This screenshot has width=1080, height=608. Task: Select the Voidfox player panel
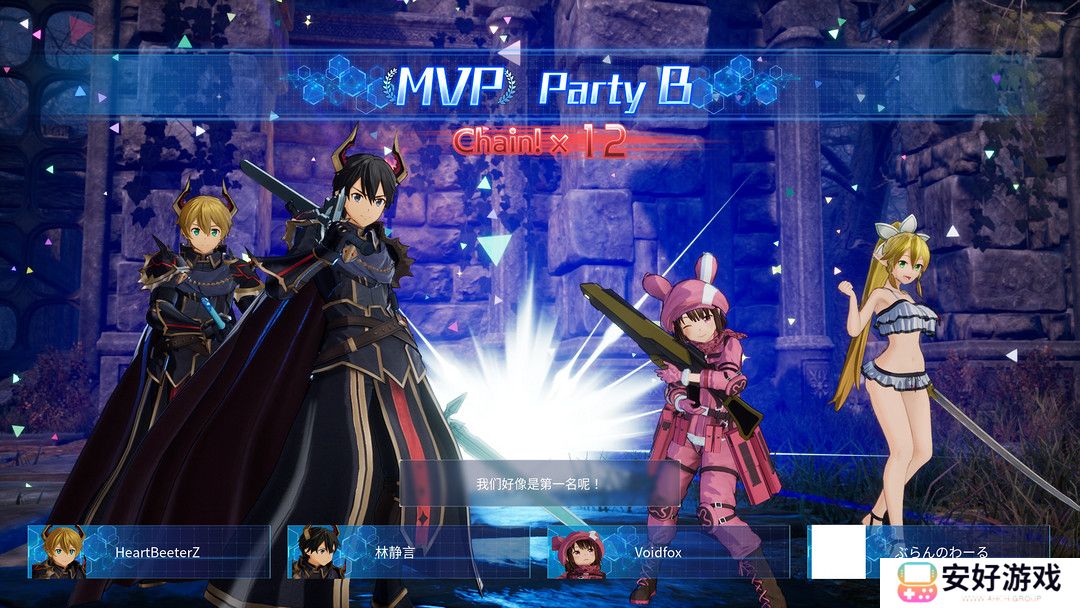(668, 552)
